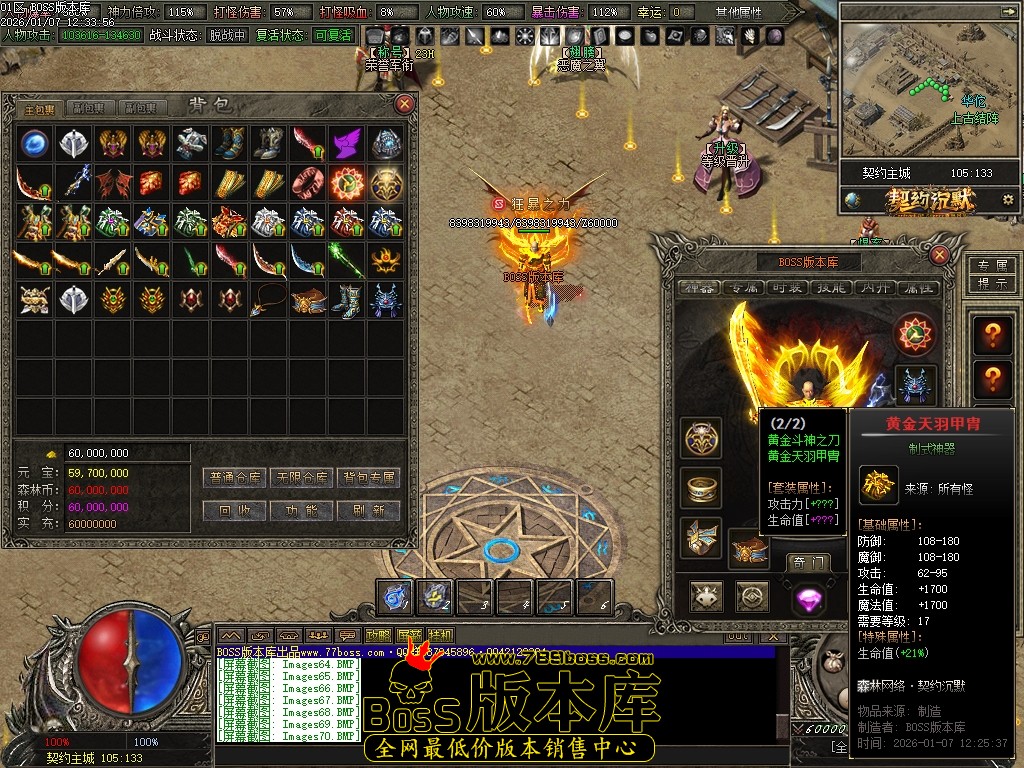Open the 无限仓库 storage

tap(303, 478)
